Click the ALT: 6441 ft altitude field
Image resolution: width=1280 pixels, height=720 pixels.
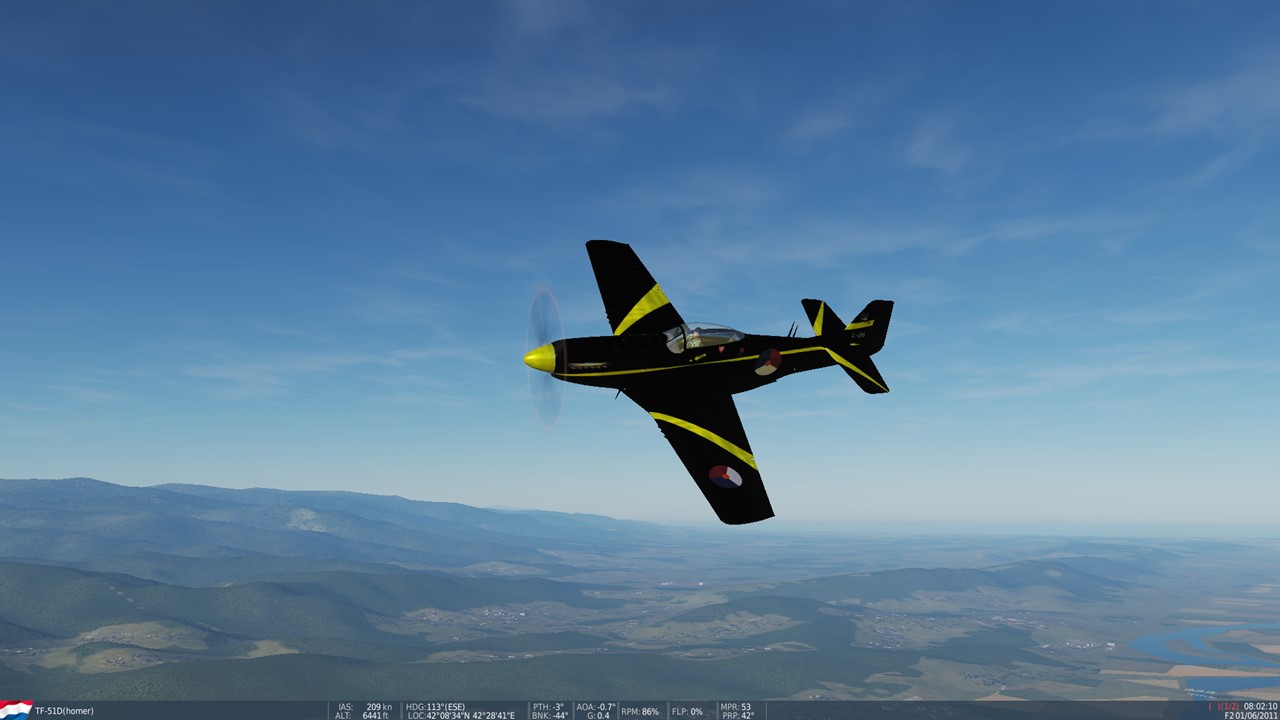pyautogui.click(x=360, y=715)
